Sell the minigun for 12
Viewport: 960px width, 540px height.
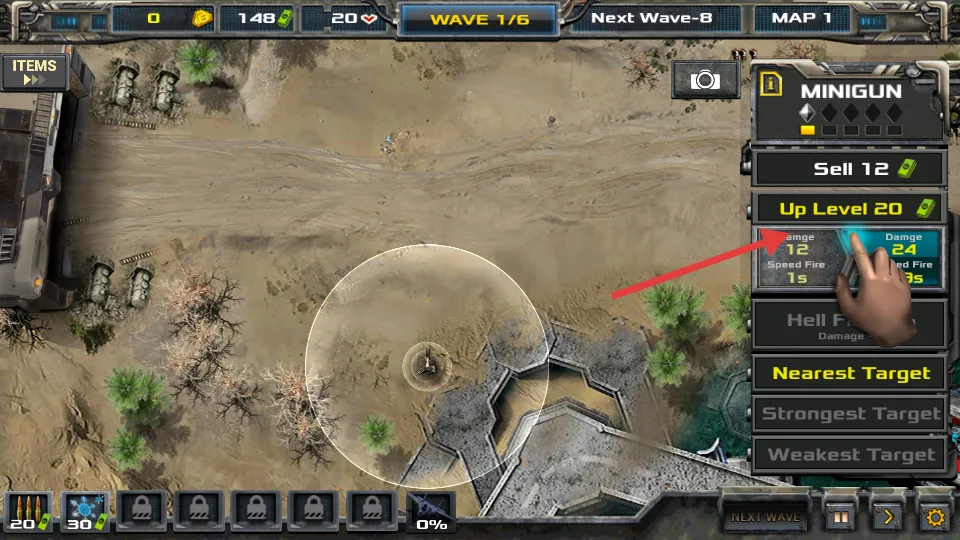point(849,168)
